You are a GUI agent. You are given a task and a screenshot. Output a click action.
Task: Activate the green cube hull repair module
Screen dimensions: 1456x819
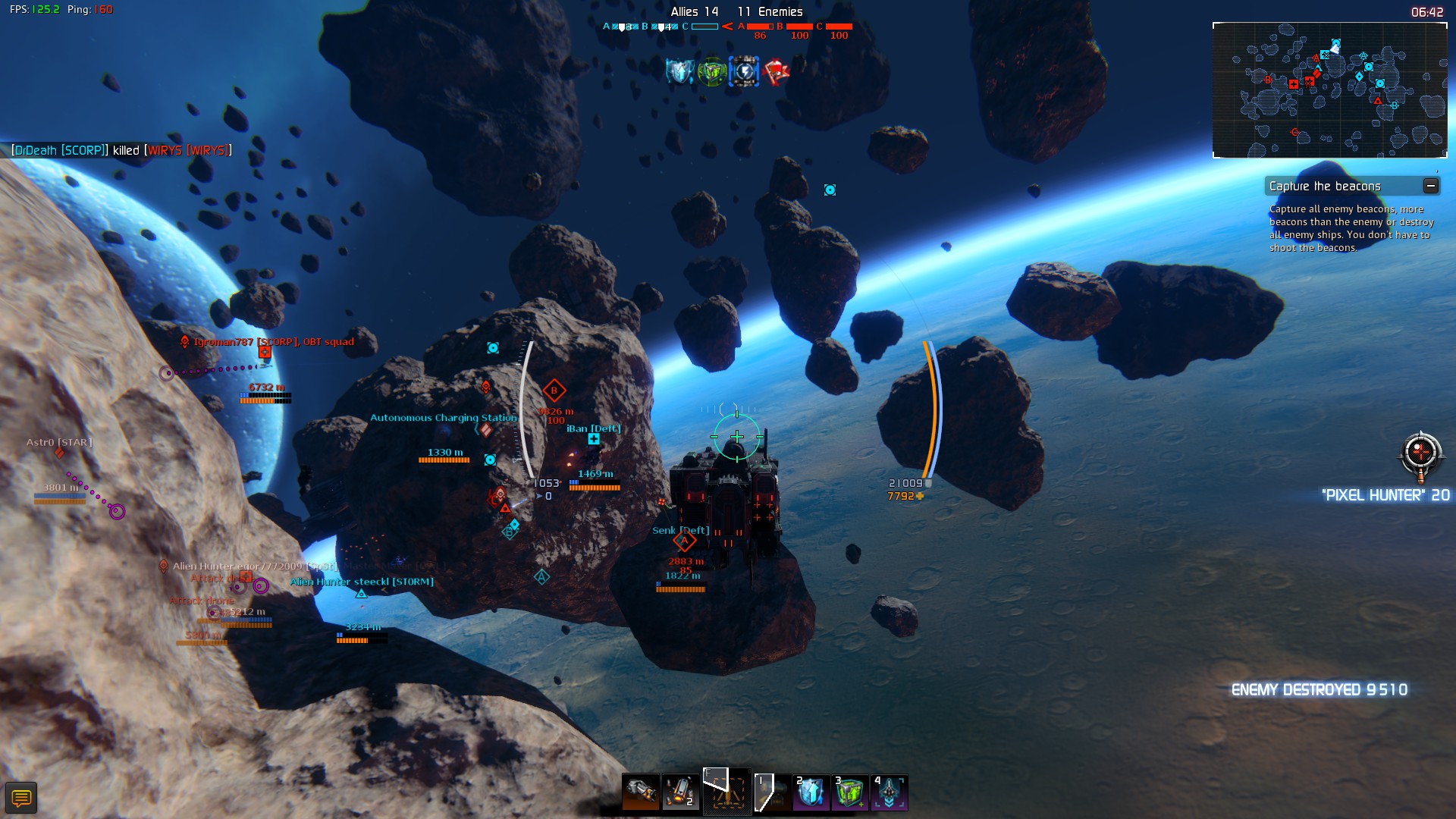(x=850, y=792)
